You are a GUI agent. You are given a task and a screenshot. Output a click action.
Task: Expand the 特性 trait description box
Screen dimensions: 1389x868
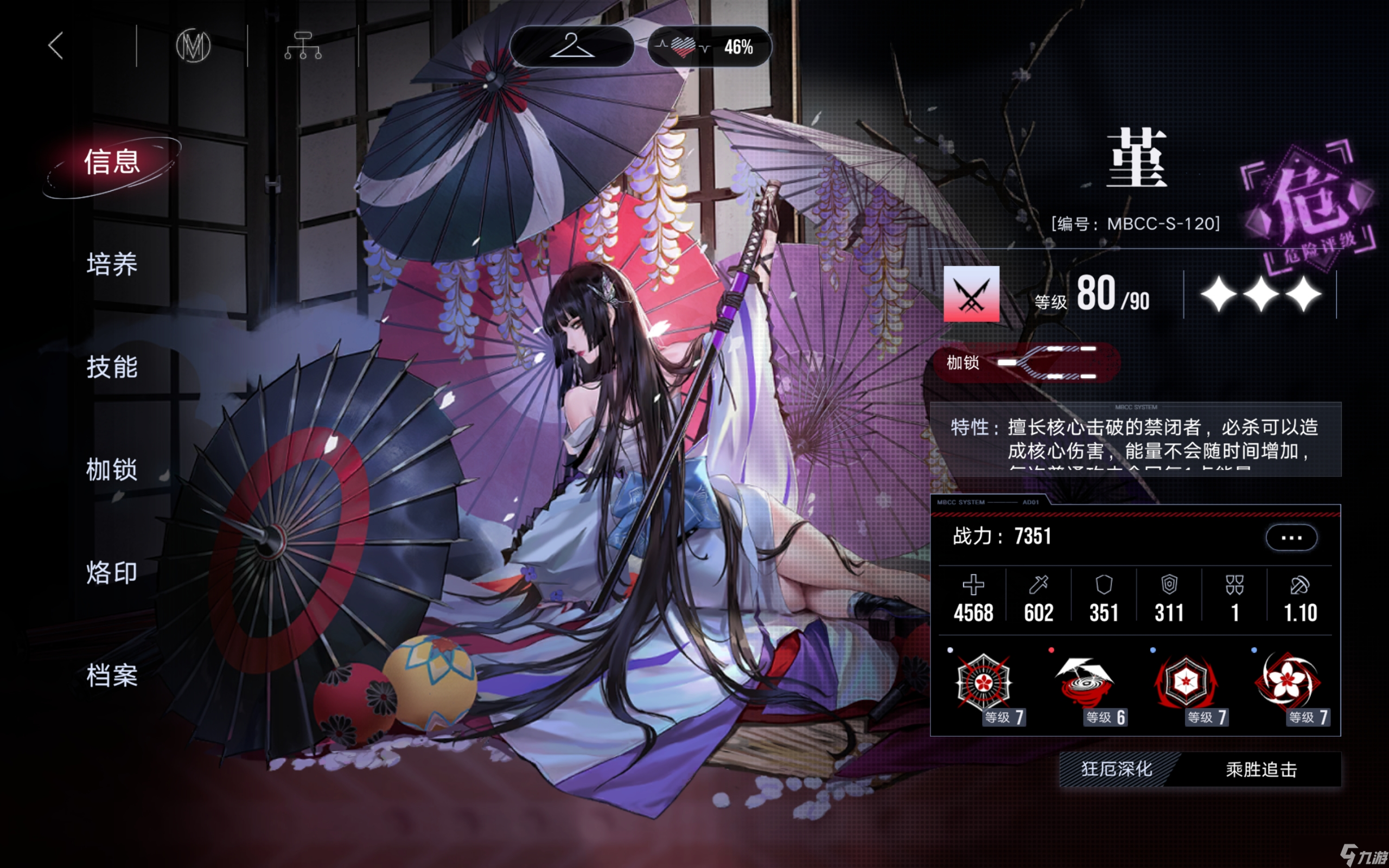pos(1135,439)
